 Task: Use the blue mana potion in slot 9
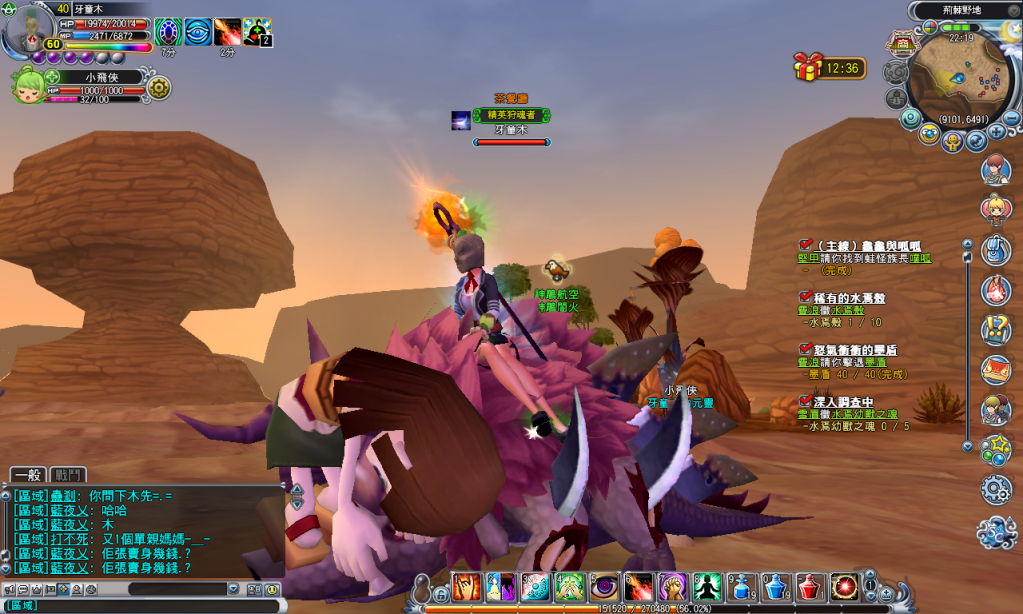(743, 586)
